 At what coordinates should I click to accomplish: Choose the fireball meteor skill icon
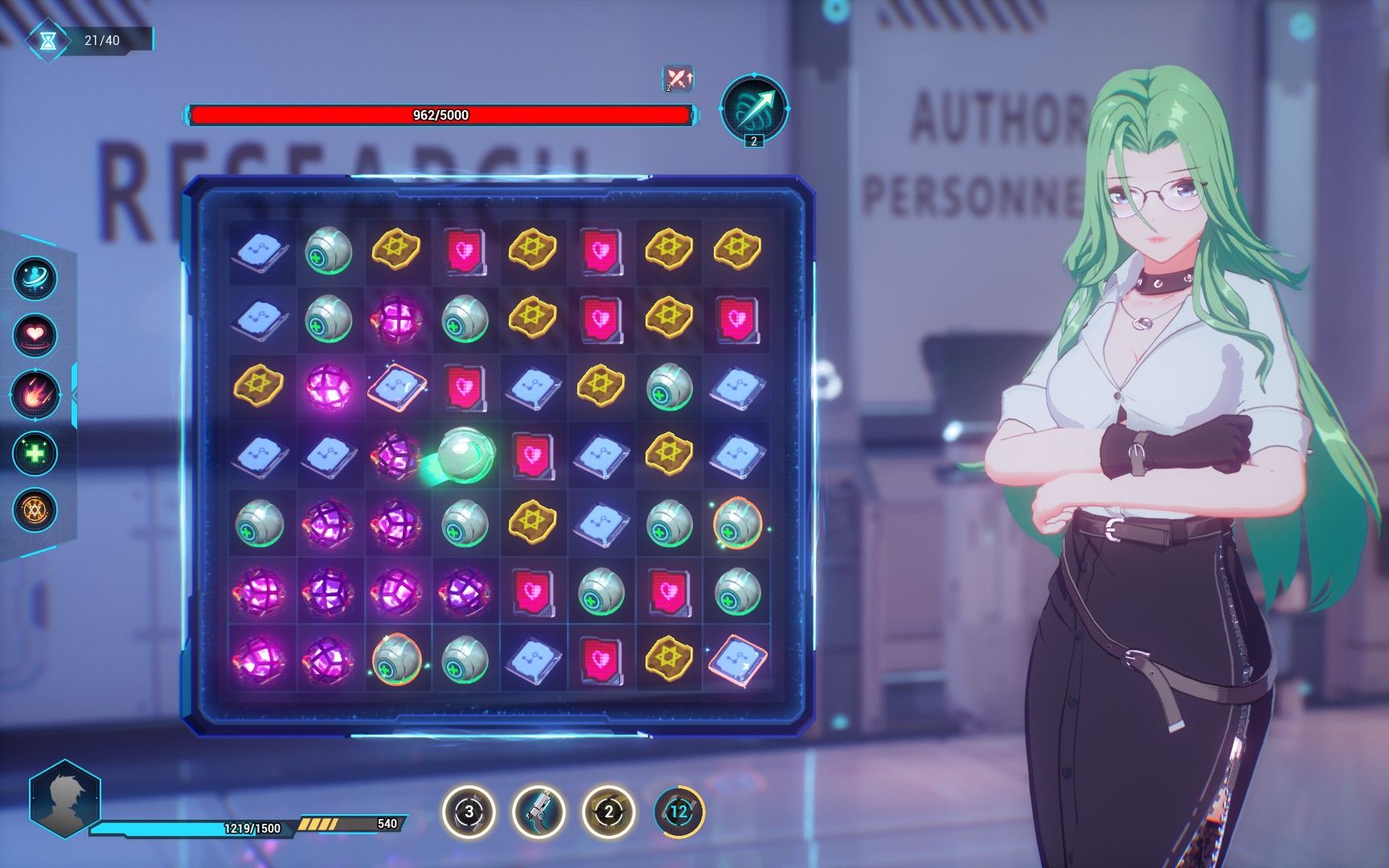click(x=35, y=395)
